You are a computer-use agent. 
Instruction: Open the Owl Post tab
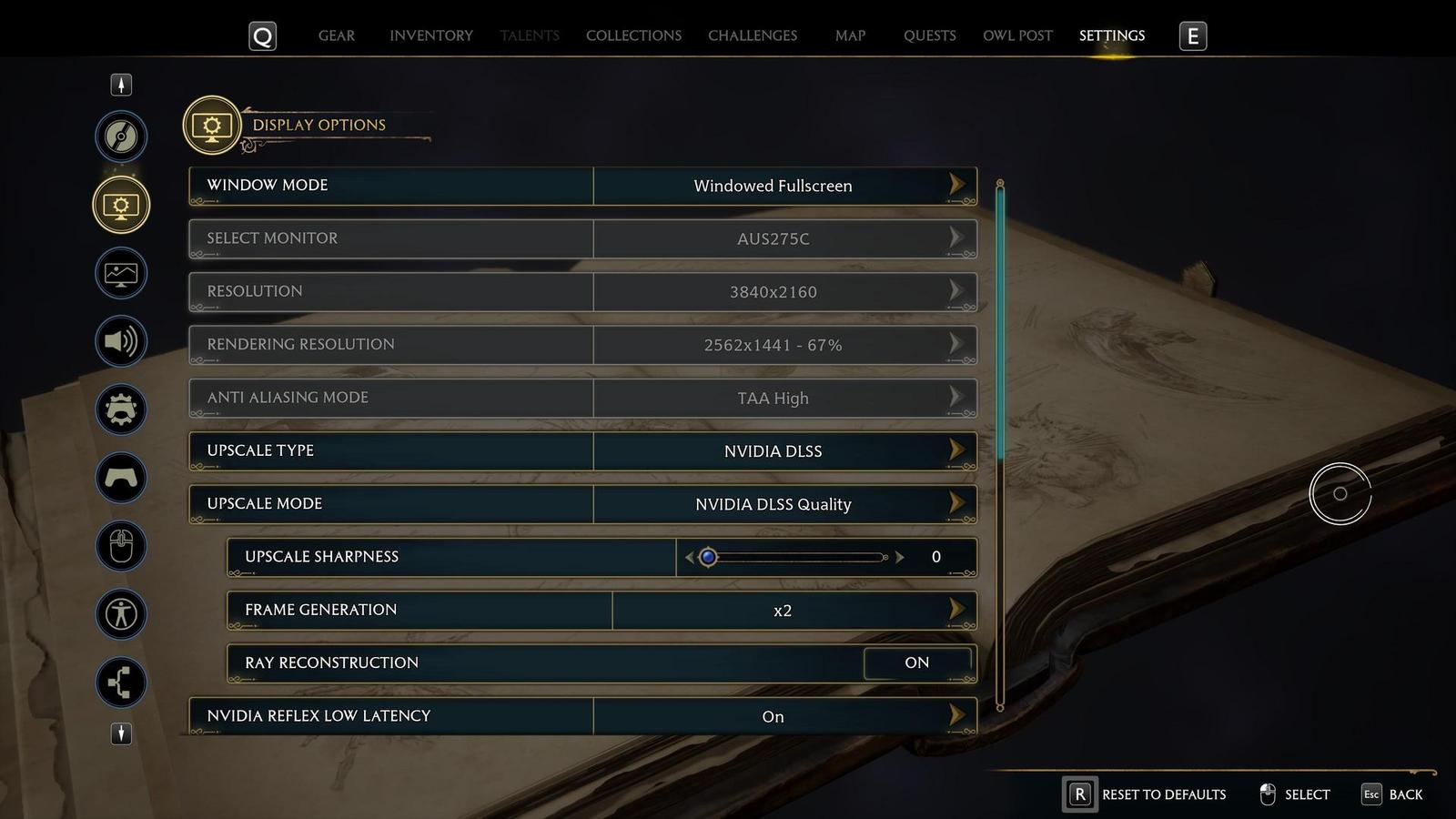tap(1017, 35)
